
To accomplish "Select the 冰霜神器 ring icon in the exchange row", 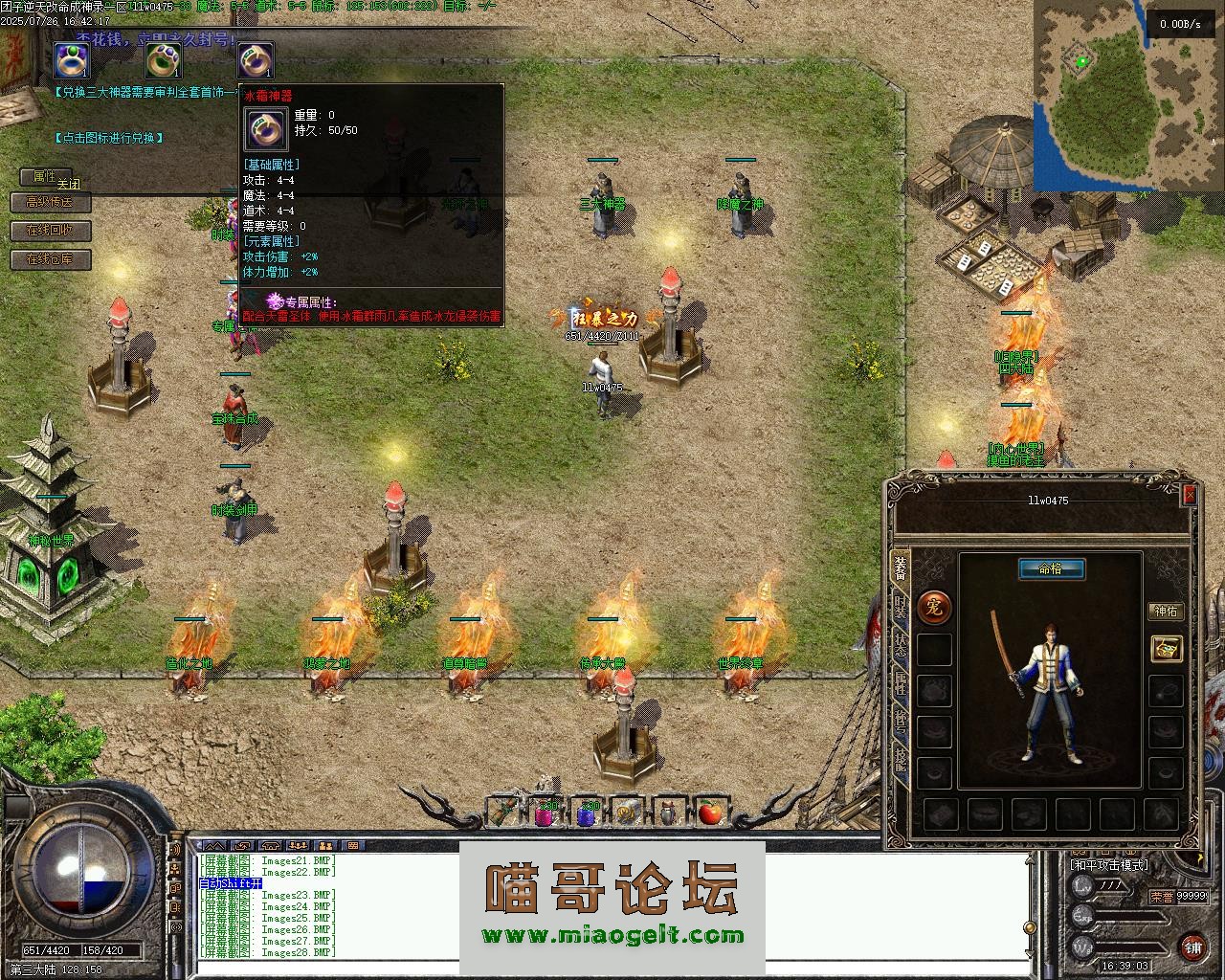I will click(x=255, y=60).
